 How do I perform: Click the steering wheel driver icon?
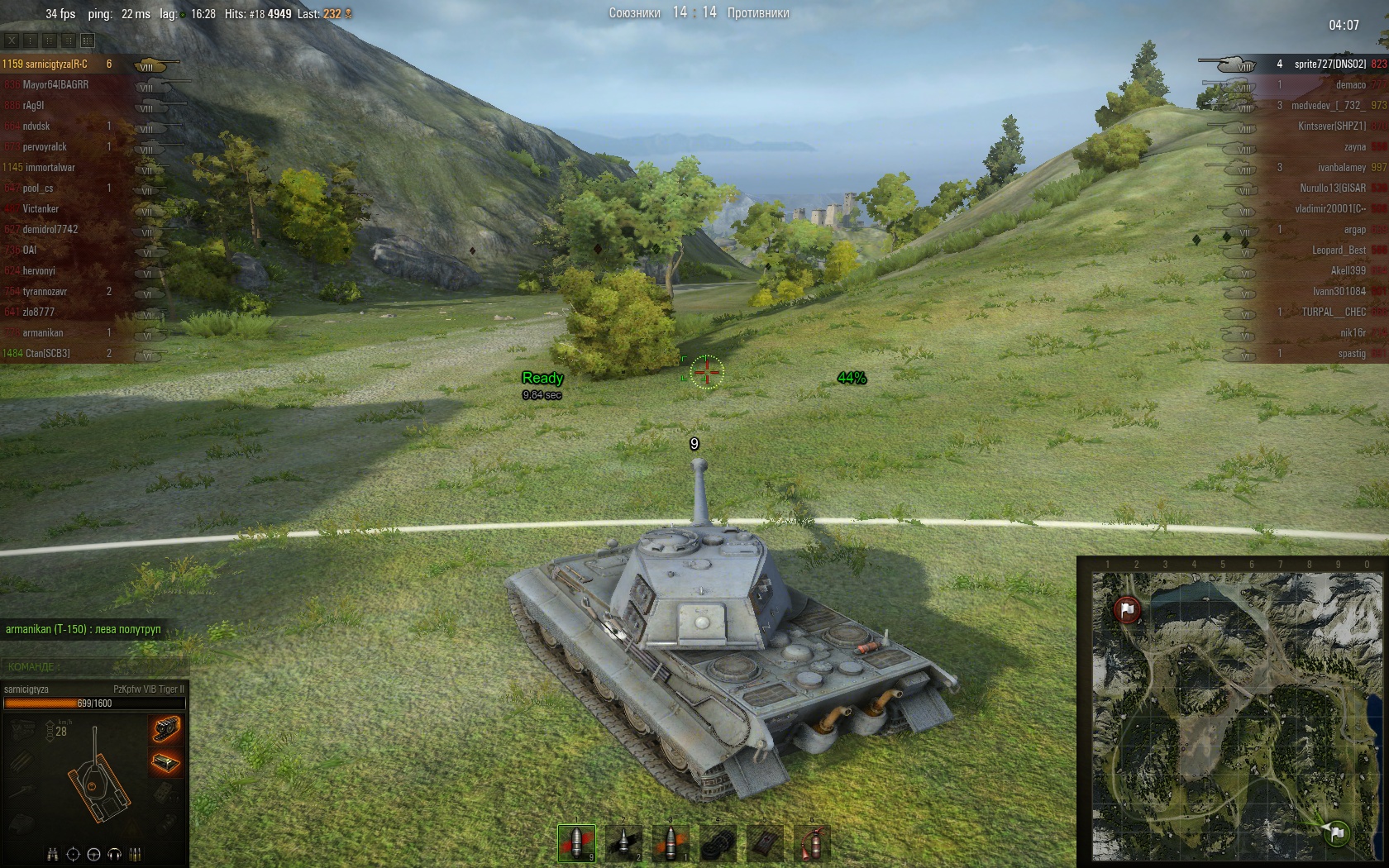click(93, 854)
